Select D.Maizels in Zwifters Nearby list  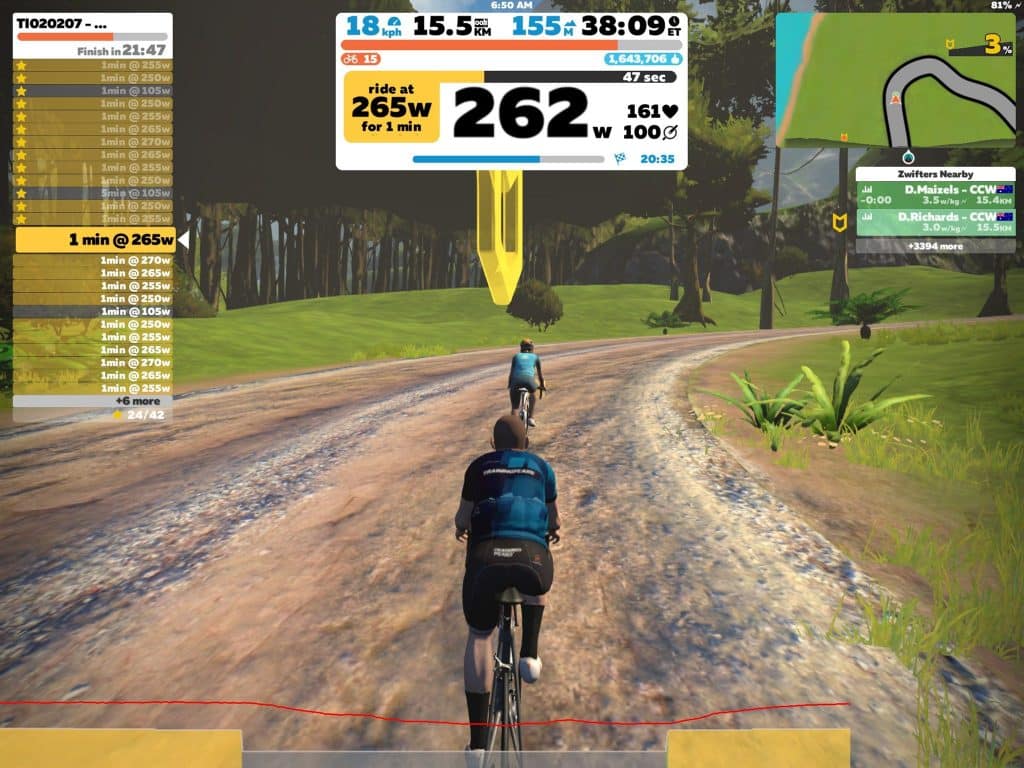click(935, 195)
